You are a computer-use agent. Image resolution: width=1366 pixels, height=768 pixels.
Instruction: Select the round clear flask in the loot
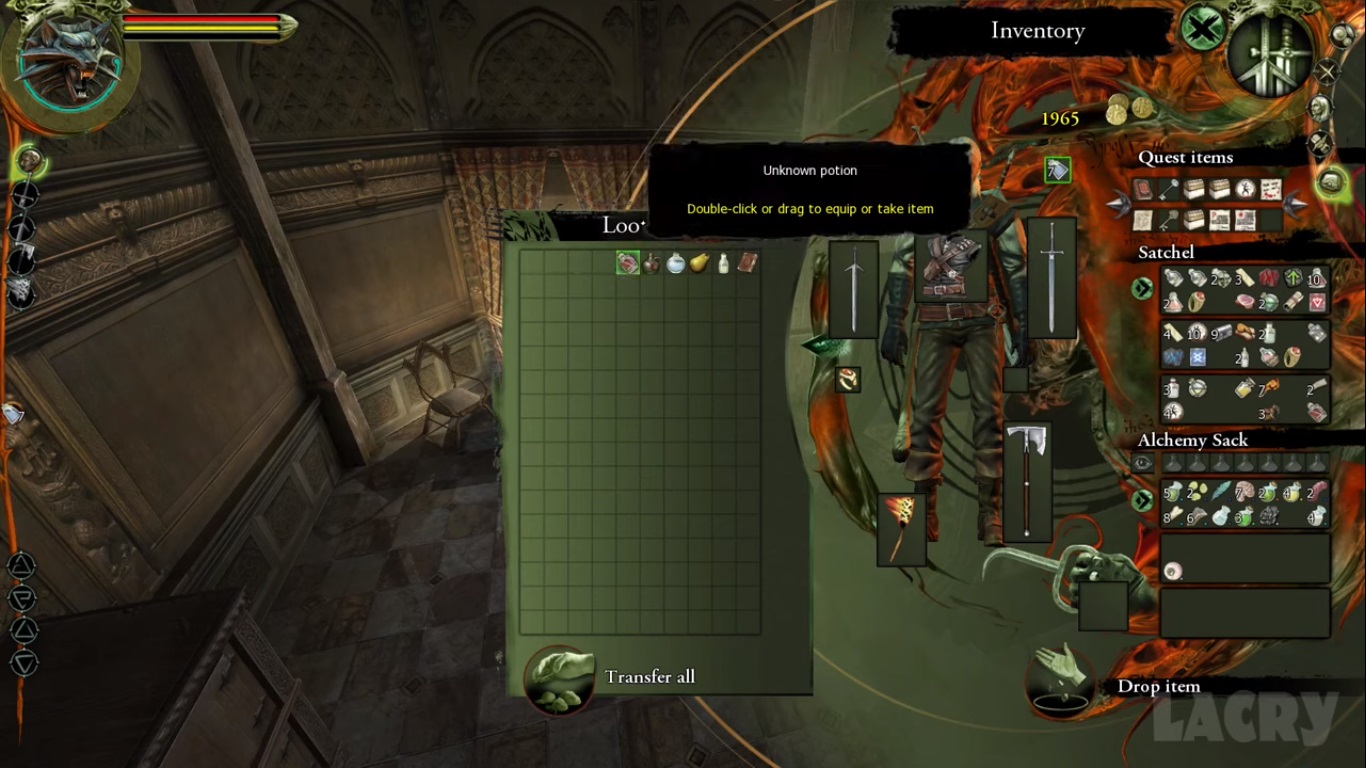pyautogui.click(x=675, y=263)
